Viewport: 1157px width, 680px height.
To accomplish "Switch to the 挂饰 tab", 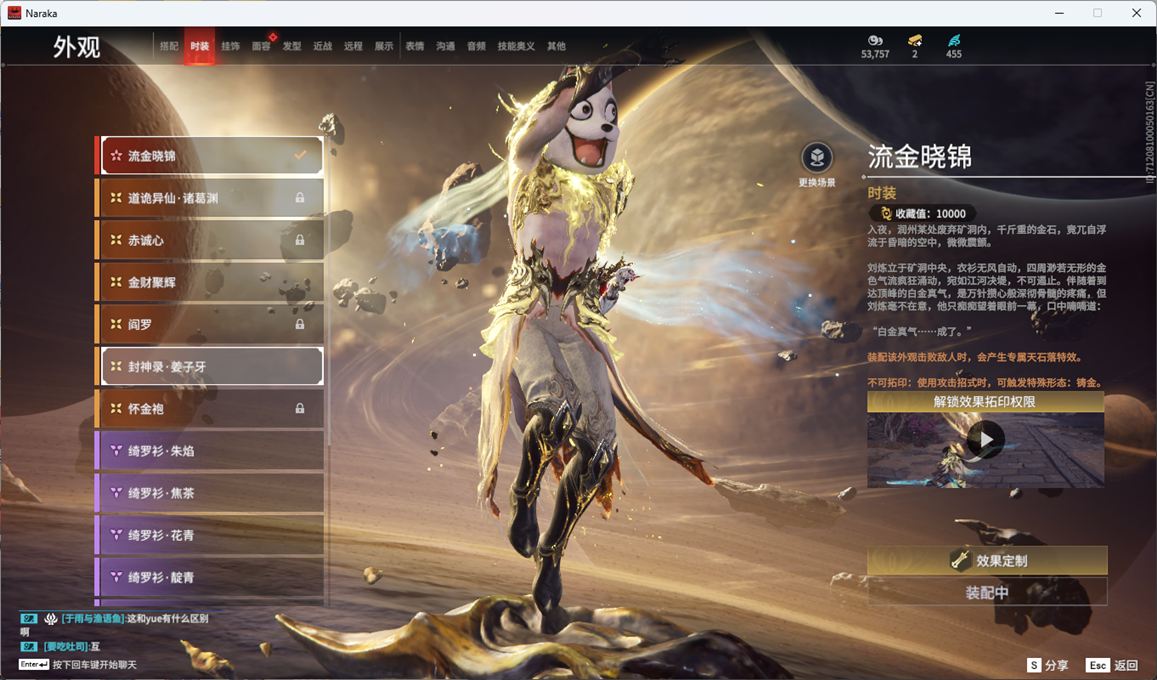I will [x=230, y=46].
